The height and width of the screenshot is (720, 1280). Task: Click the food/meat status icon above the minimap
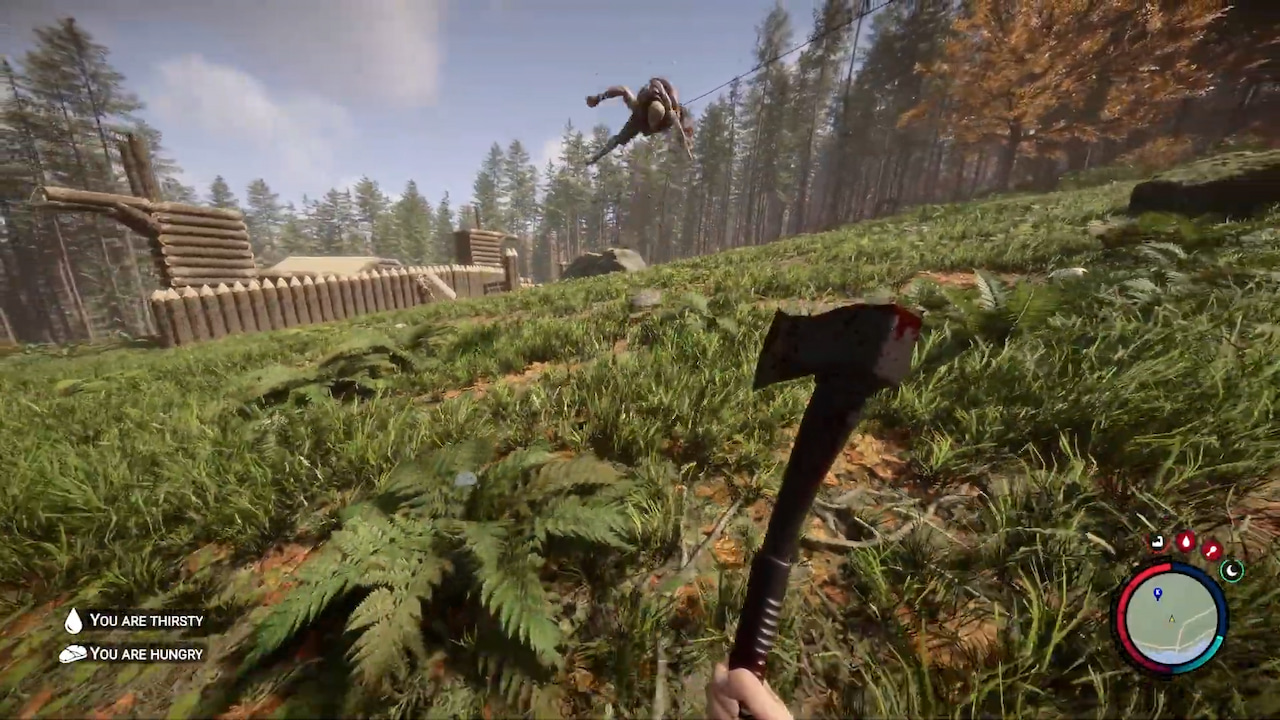tap(1212, 549)
